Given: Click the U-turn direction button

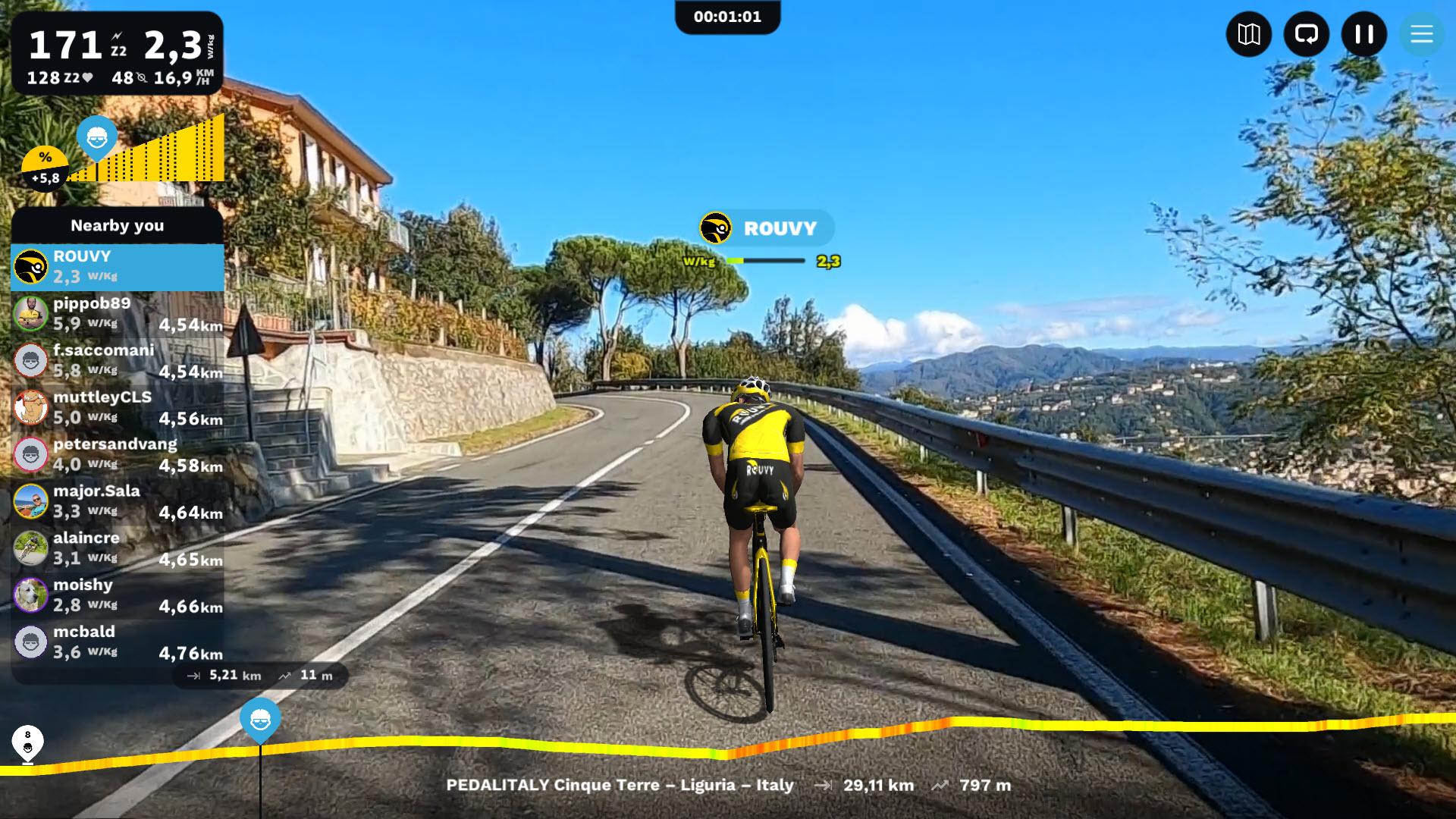Looking at the screenshot, I should click(x=1306, y=34).
